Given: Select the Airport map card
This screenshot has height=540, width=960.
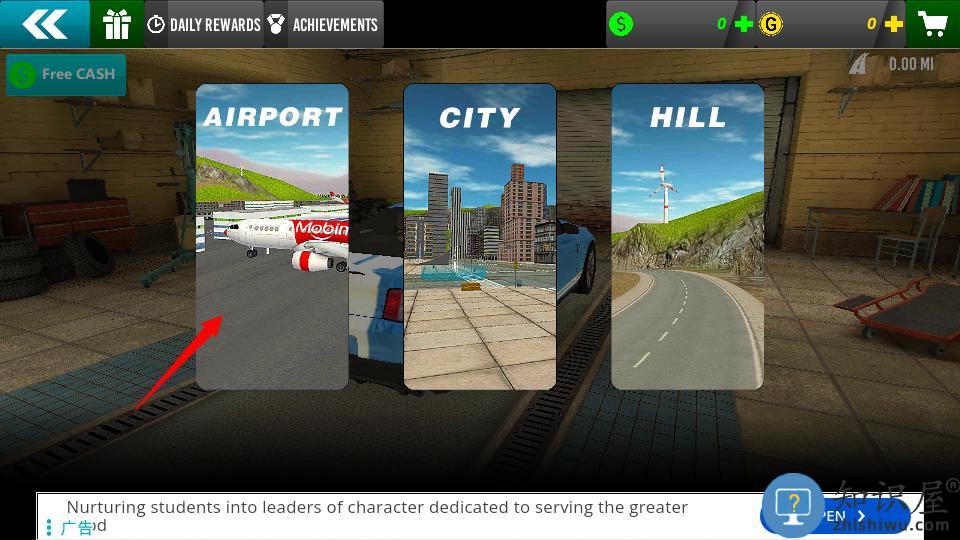Looking at the screenshot, I should click(x=272, y=236).
